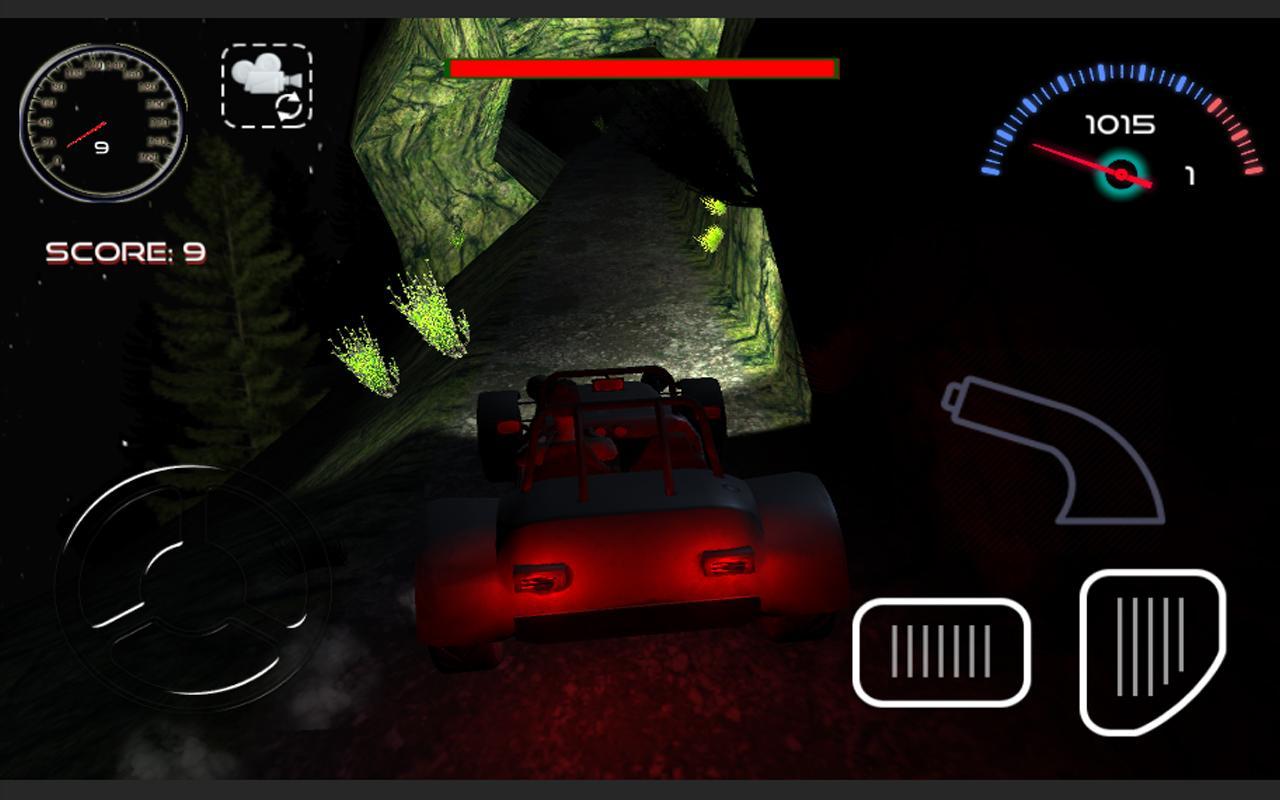Viewport: 1280px width, 800px height.
Task: Tap the gear indicator showing 1
Action: 1190,176
